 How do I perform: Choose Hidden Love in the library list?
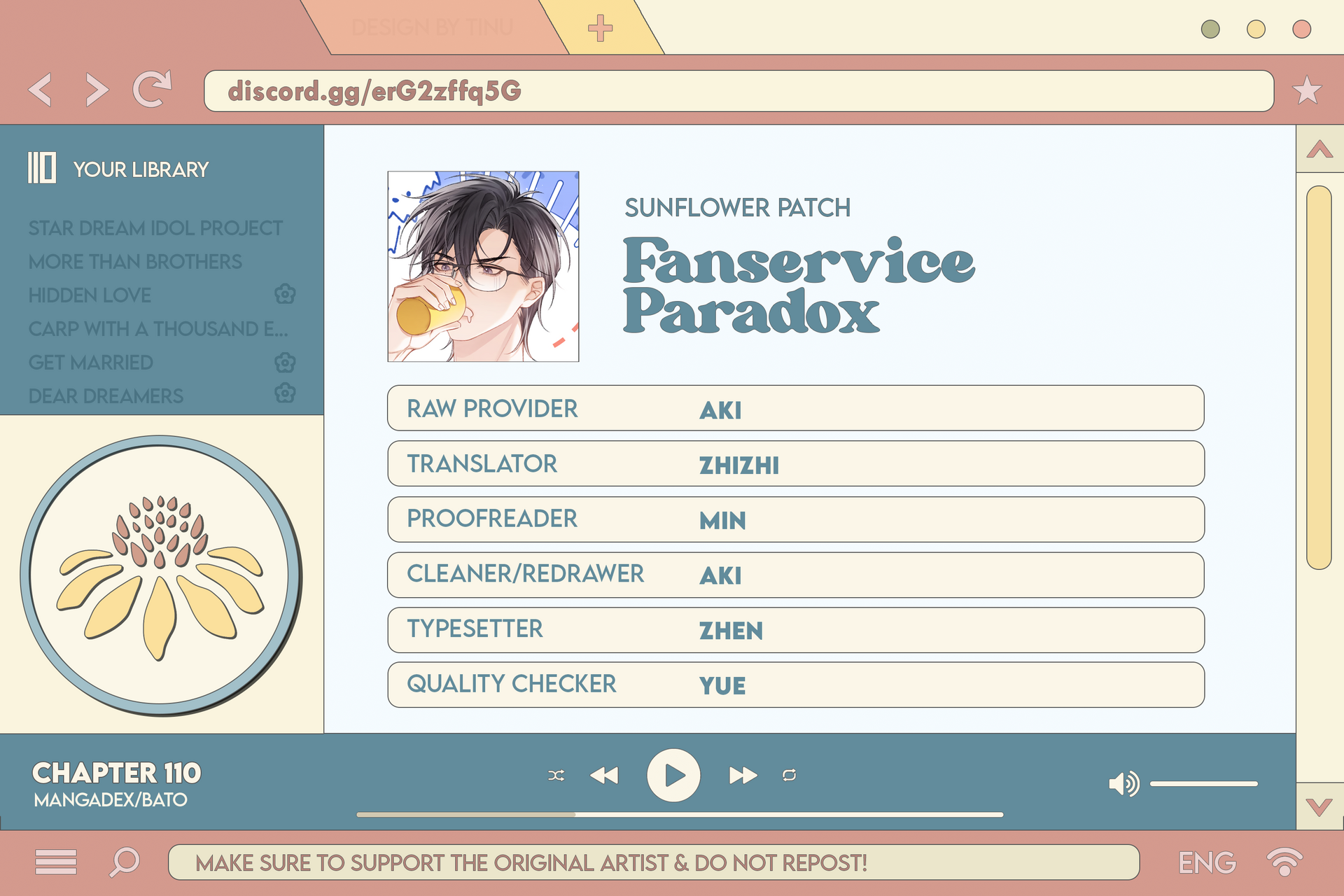(x=90, y=295)
